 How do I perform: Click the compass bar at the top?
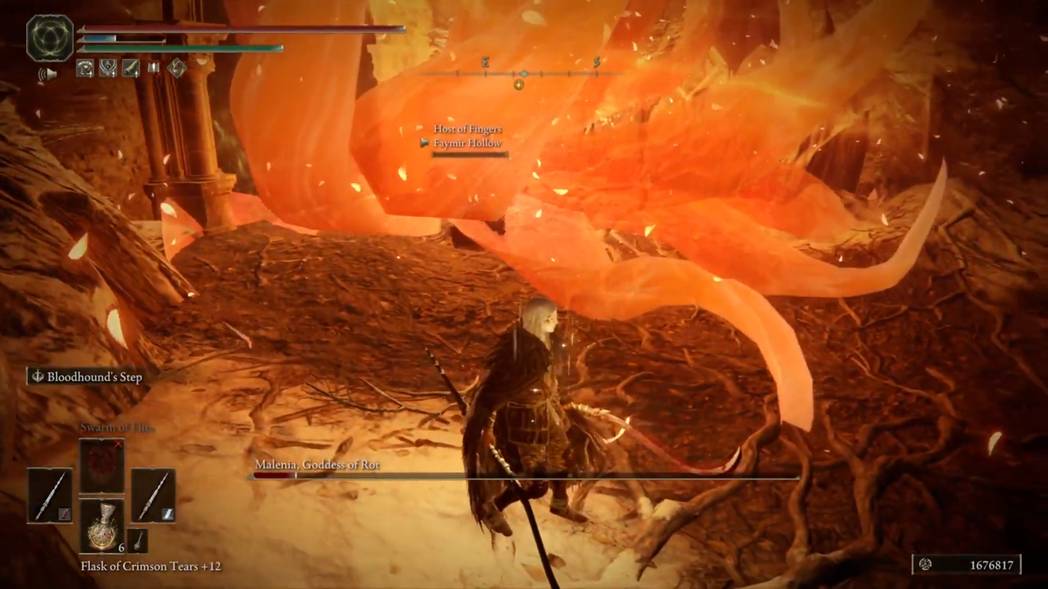[x=522, y=73]
